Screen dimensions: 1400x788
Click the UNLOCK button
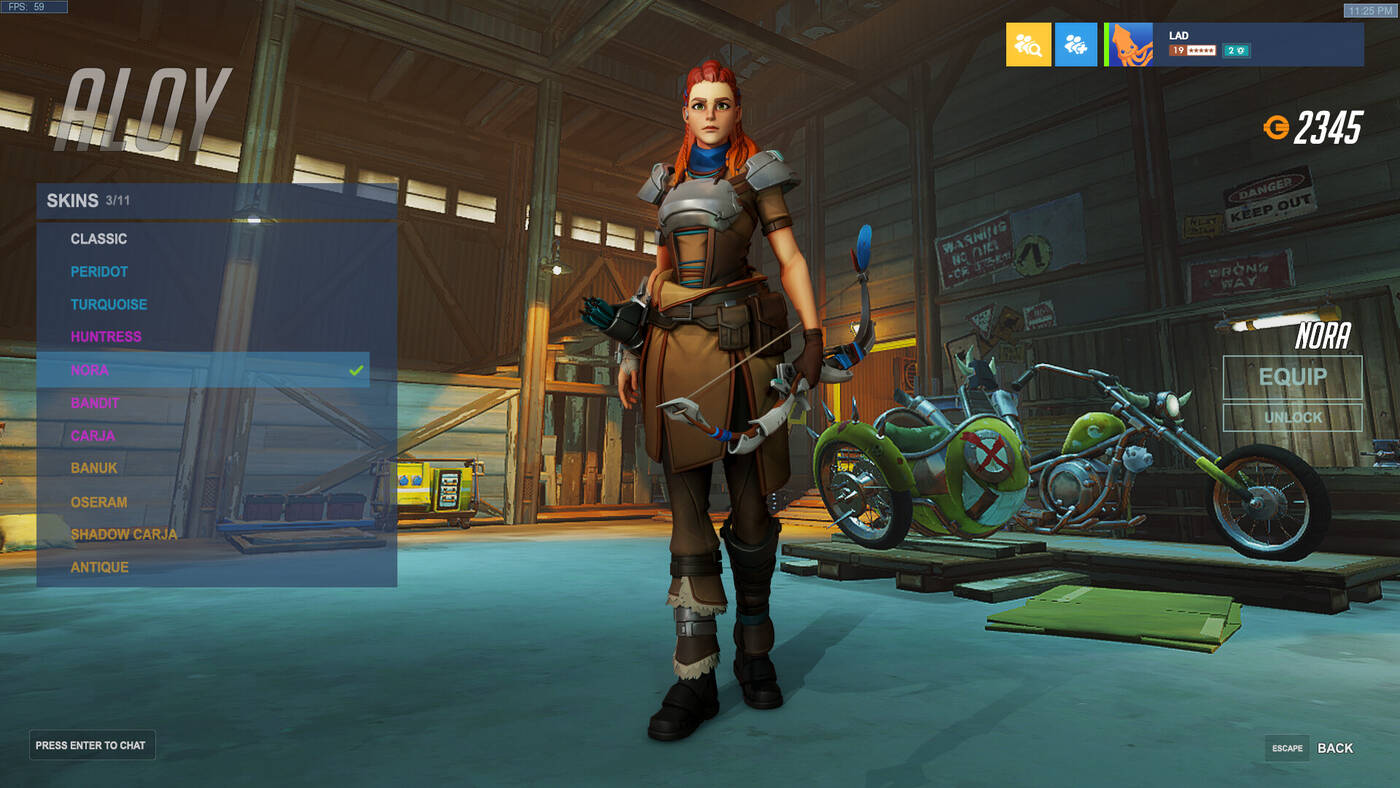pyautogui.click(x=1292, y=416)
